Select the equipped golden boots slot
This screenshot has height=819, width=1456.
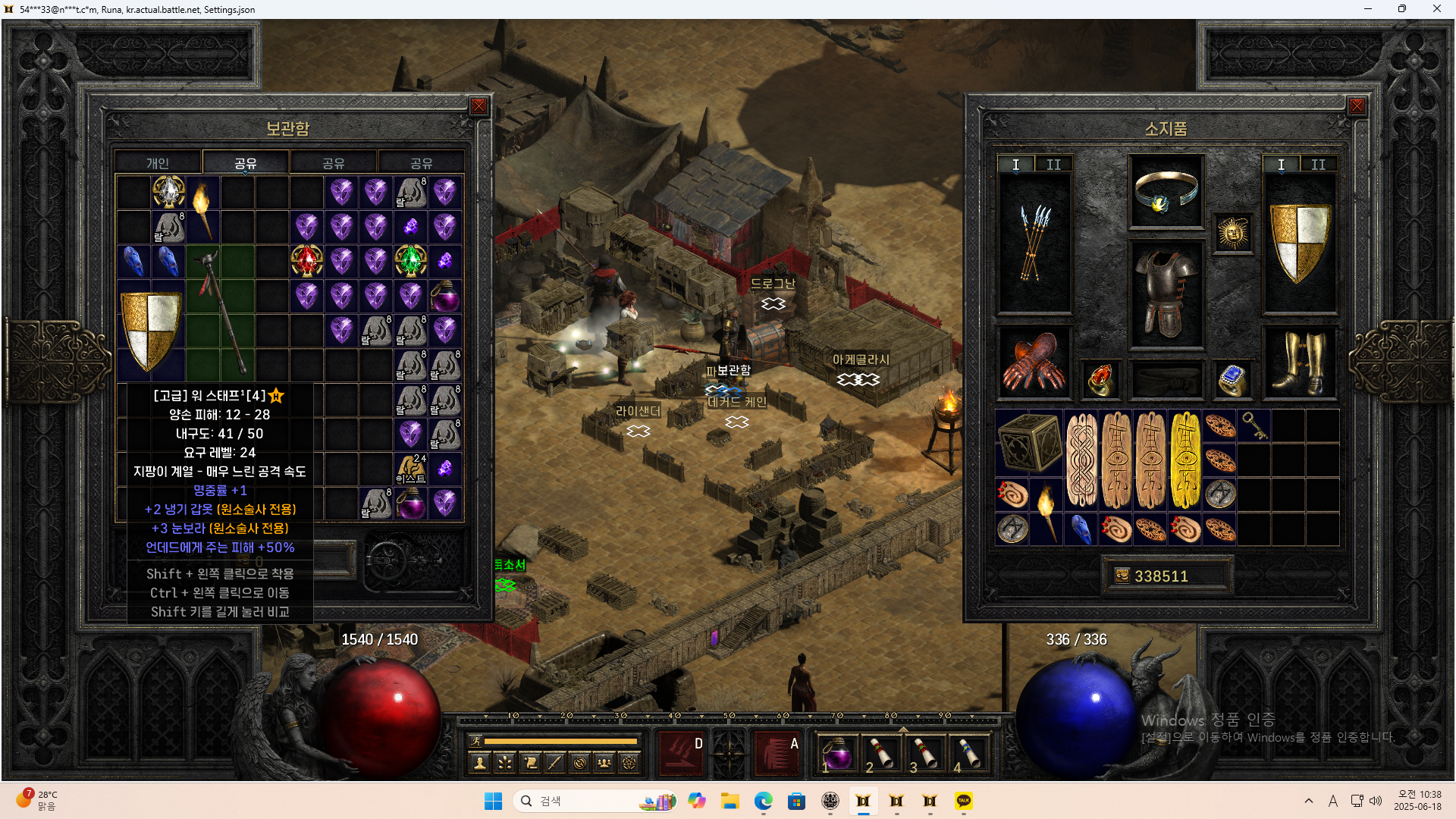coord(1299,362)
